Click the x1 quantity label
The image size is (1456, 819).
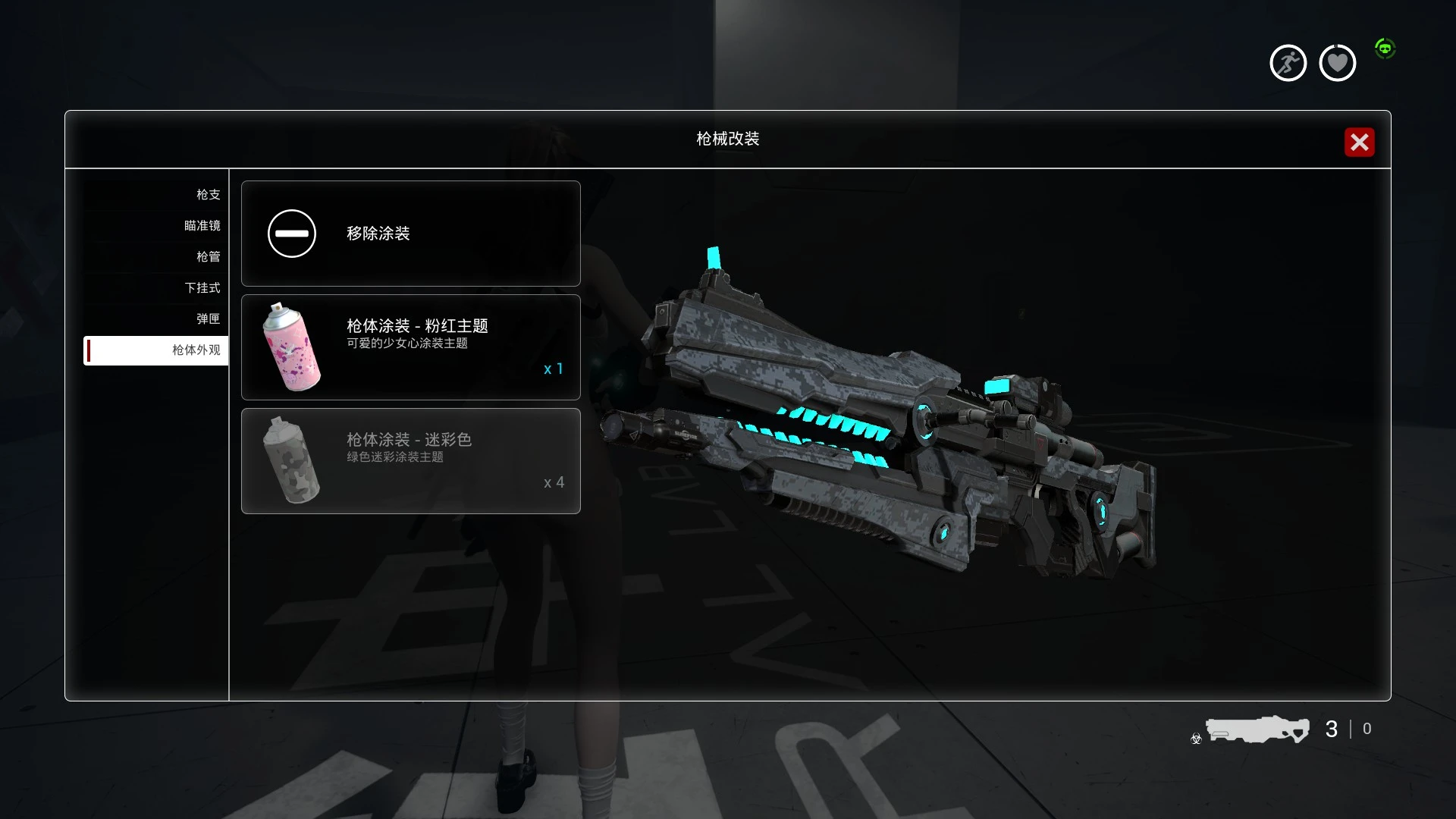tap(553, 369)
